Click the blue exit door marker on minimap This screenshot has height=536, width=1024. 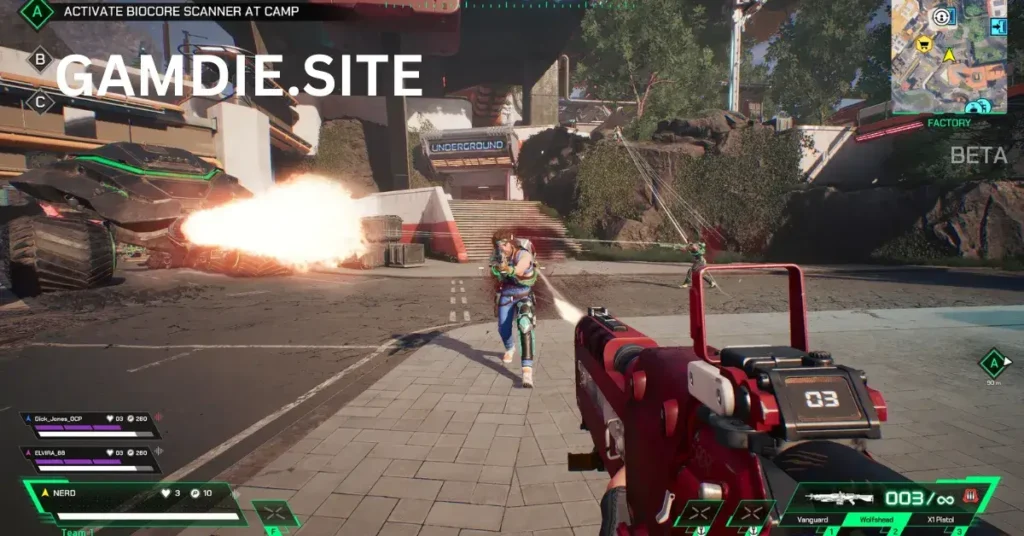coord(997,27)
